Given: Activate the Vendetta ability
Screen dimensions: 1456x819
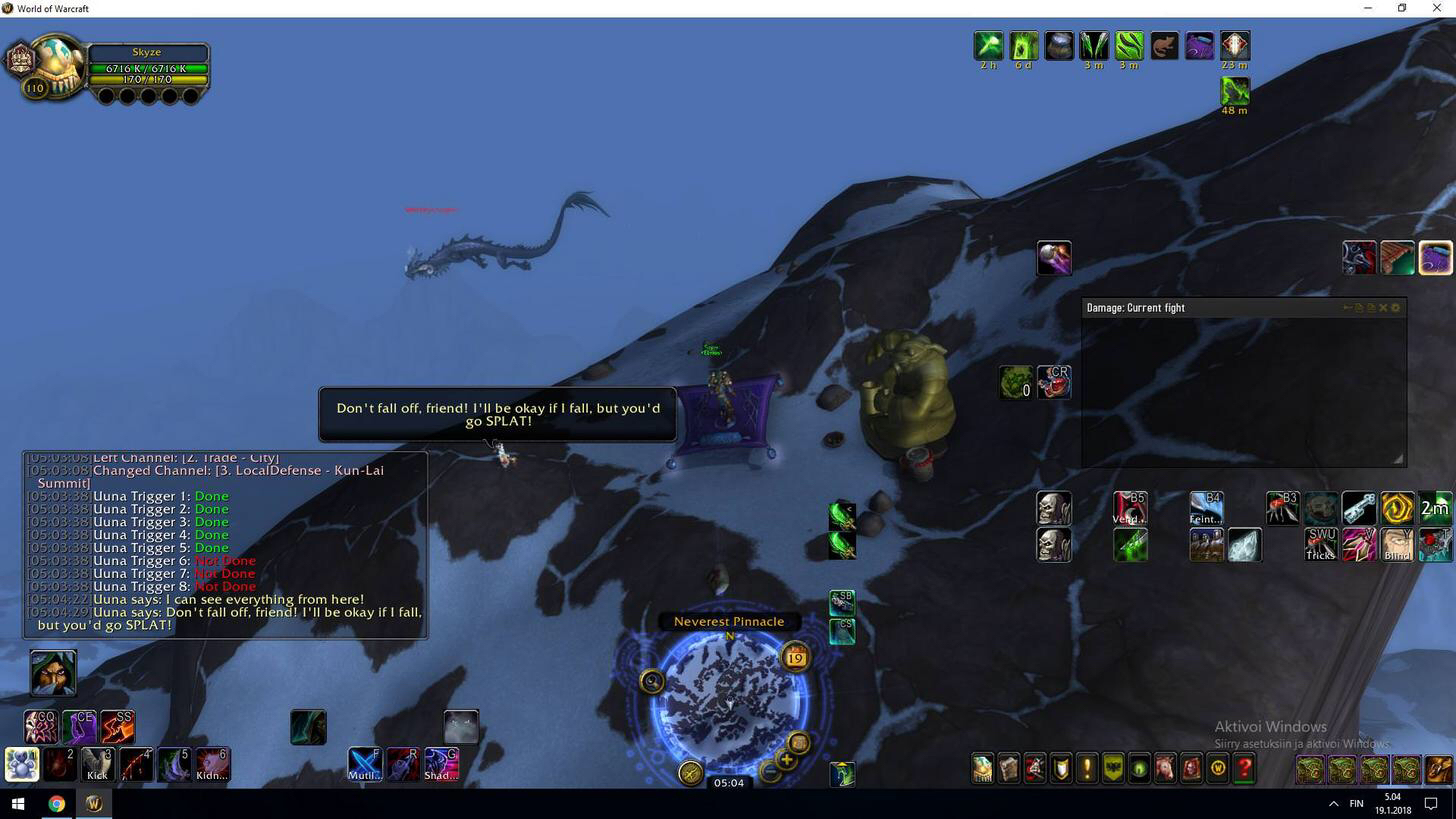Looking at the screenshot, I should [x=1130, y=508].
